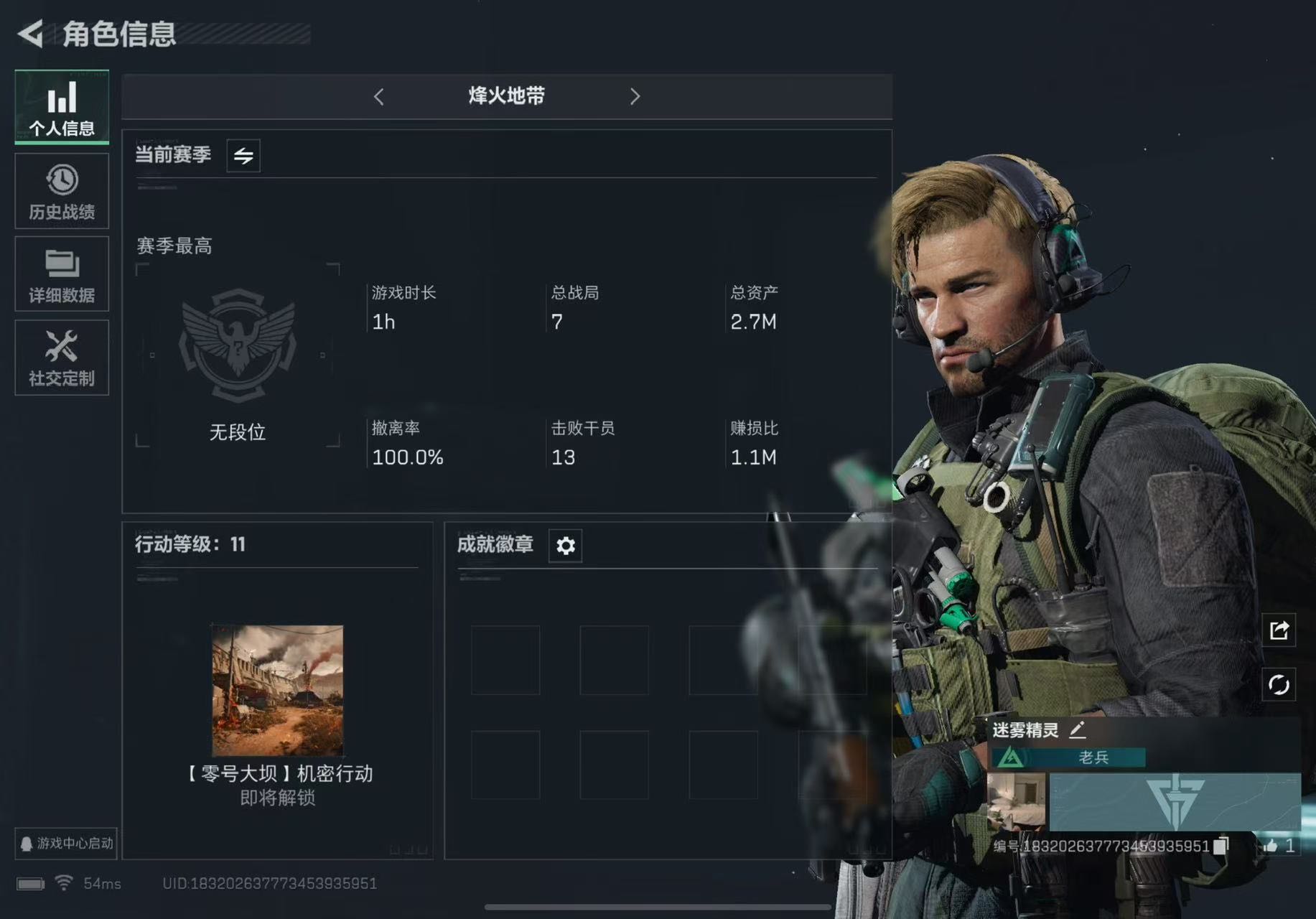Select the 无段位 rank emblem

tap(238, 345)
